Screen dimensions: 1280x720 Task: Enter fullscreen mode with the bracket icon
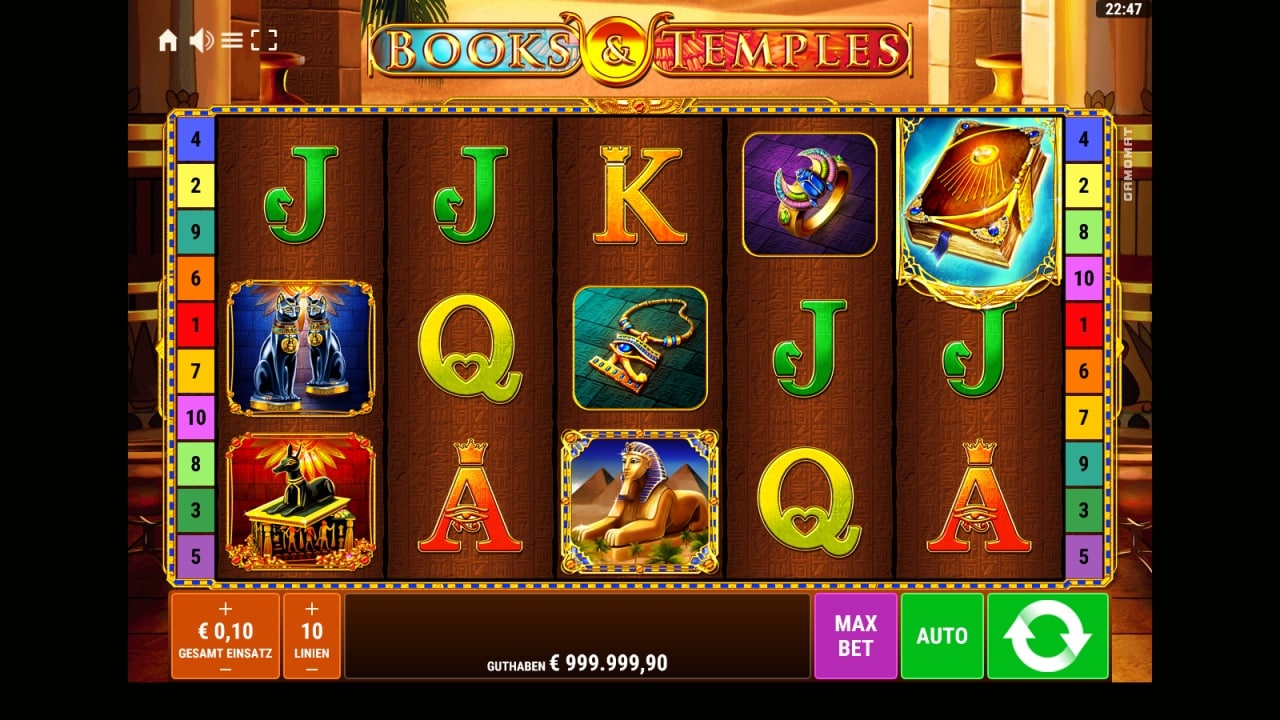[x=263, y=40]
